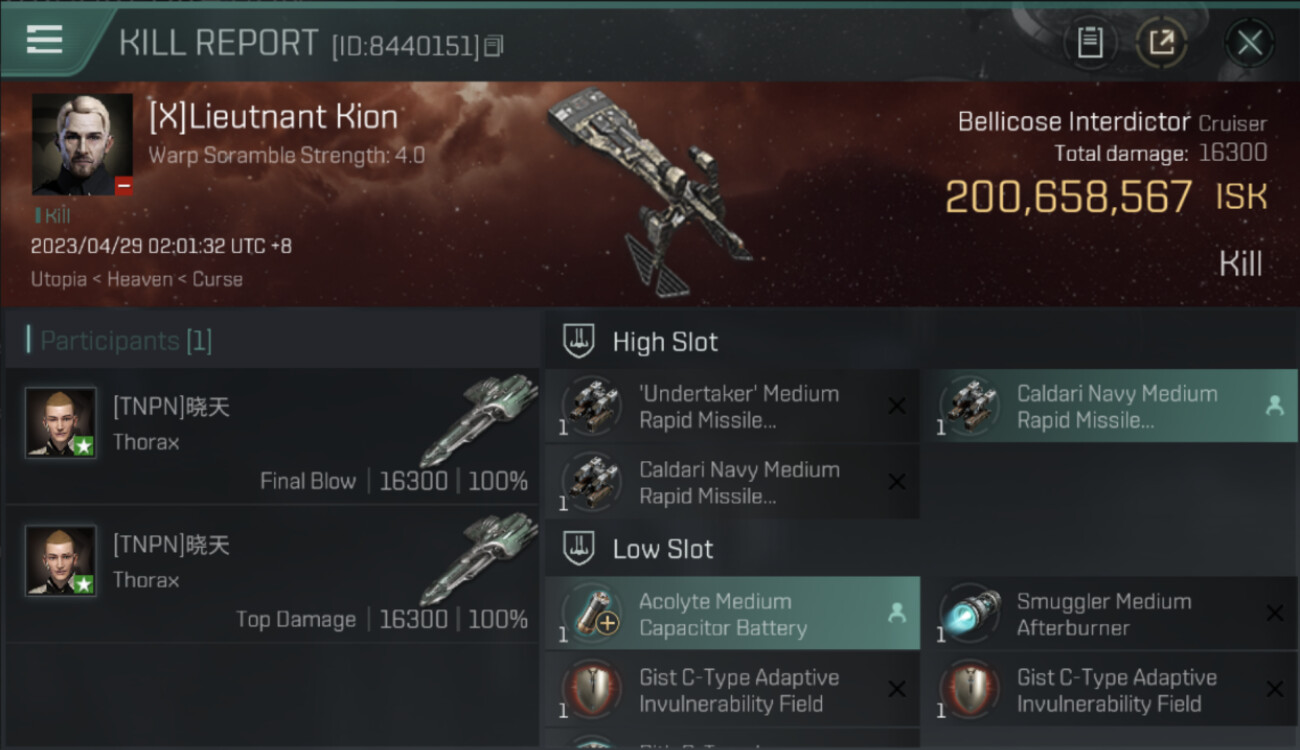View Lieutnant Kion's portrait
Image resolution: width=1300 pixels, height=750 pixels.
coord(82,144)
